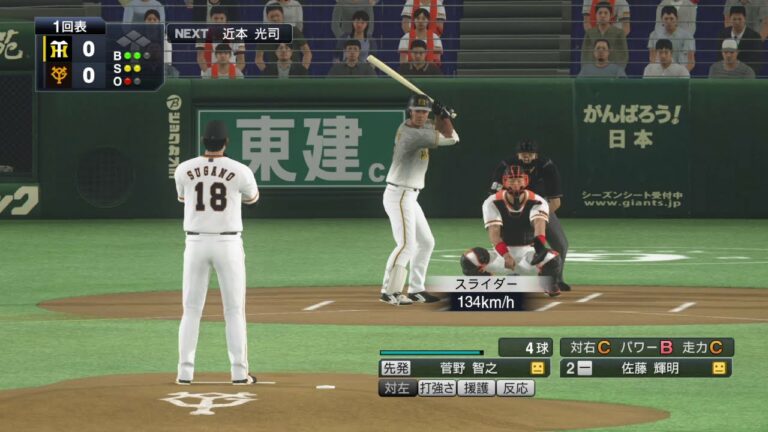Select the base runner diamond indicator
Viewport: 768px width, 432px height.
coord(136,40)
